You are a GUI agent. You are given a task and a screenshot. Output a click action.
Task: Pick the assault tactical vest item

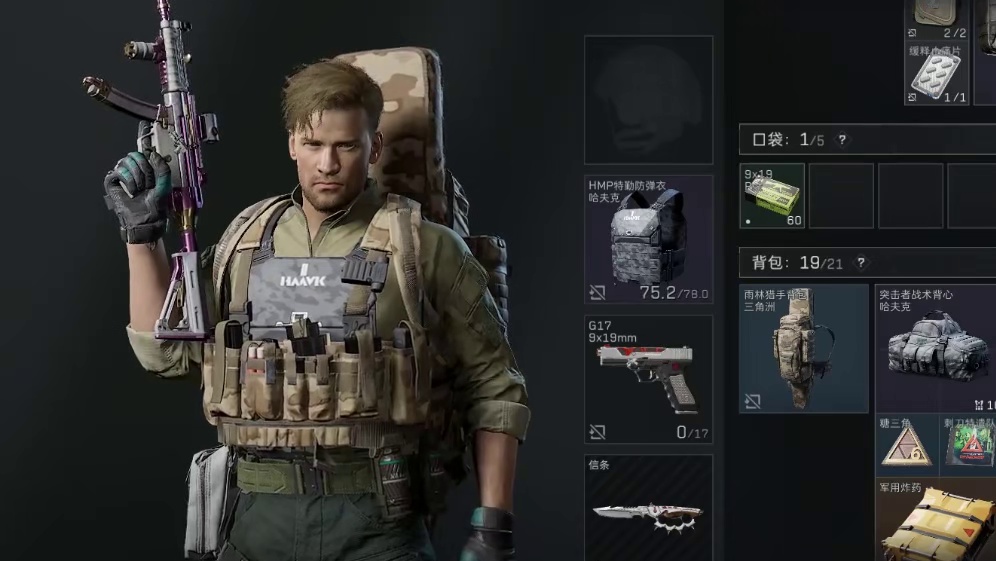coord(936,348)
